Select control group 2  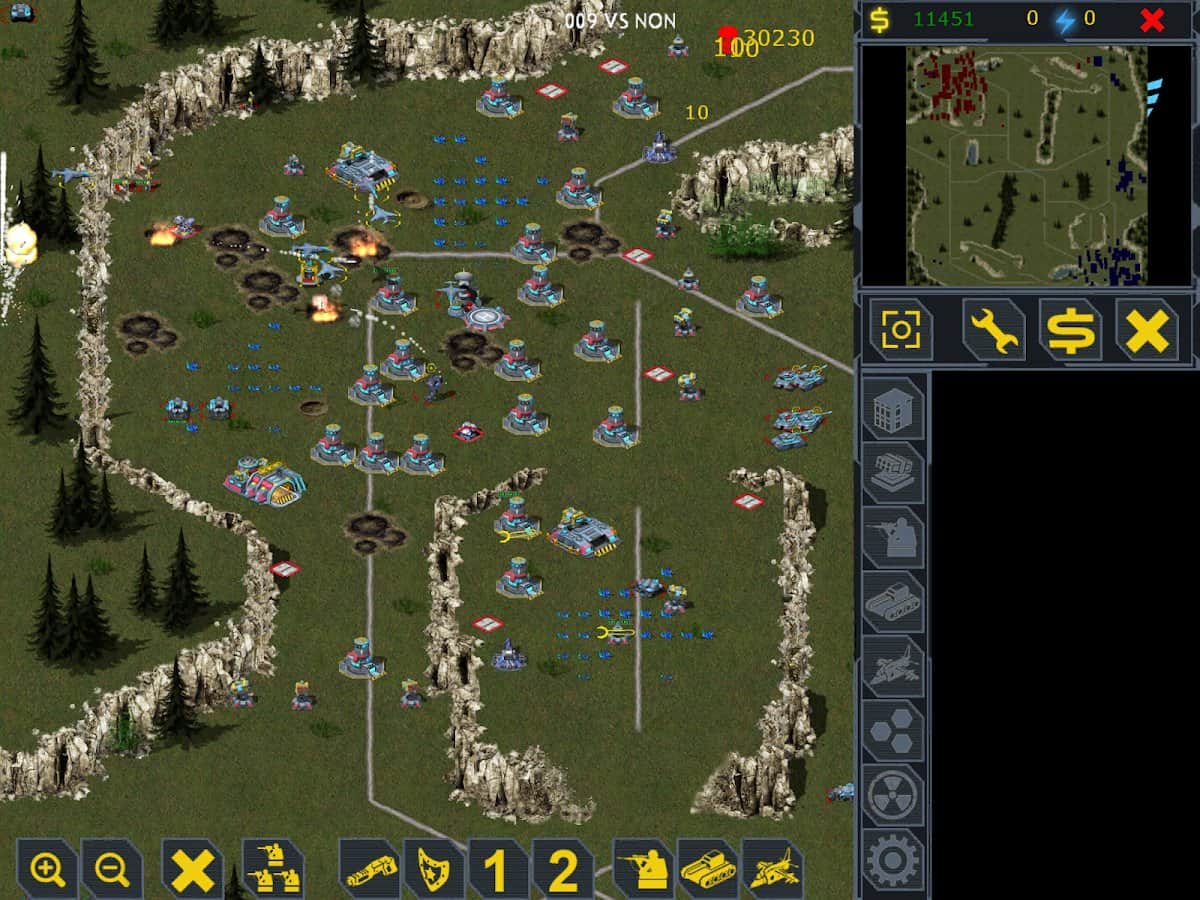point(562,870)
